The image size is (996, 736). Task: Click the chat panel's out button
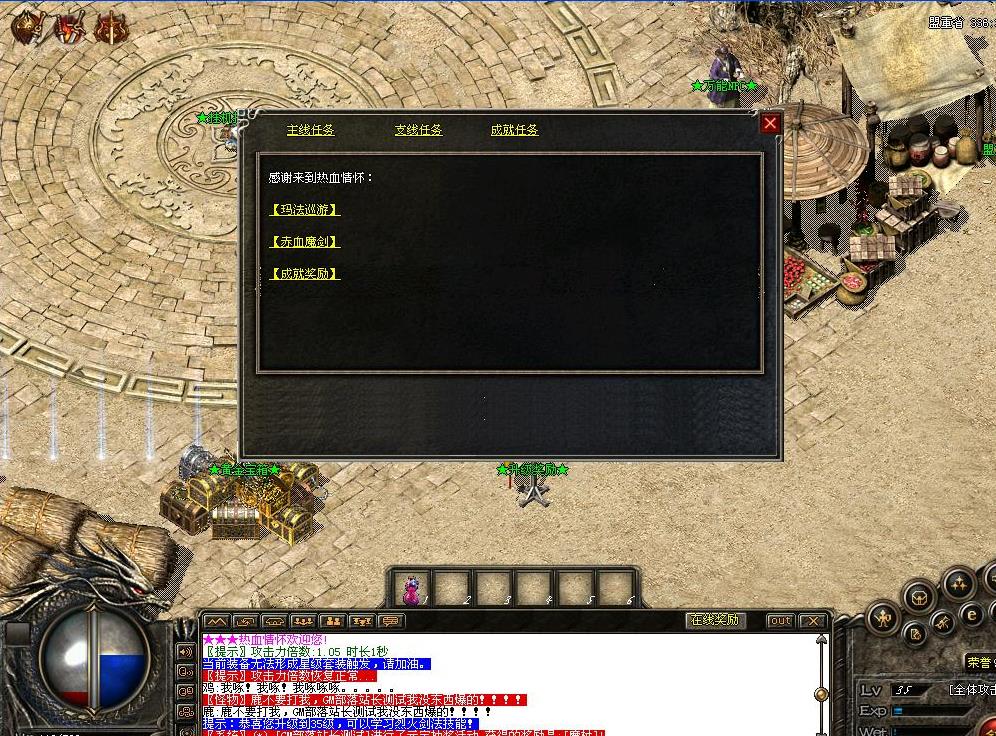tap(780, 621)
